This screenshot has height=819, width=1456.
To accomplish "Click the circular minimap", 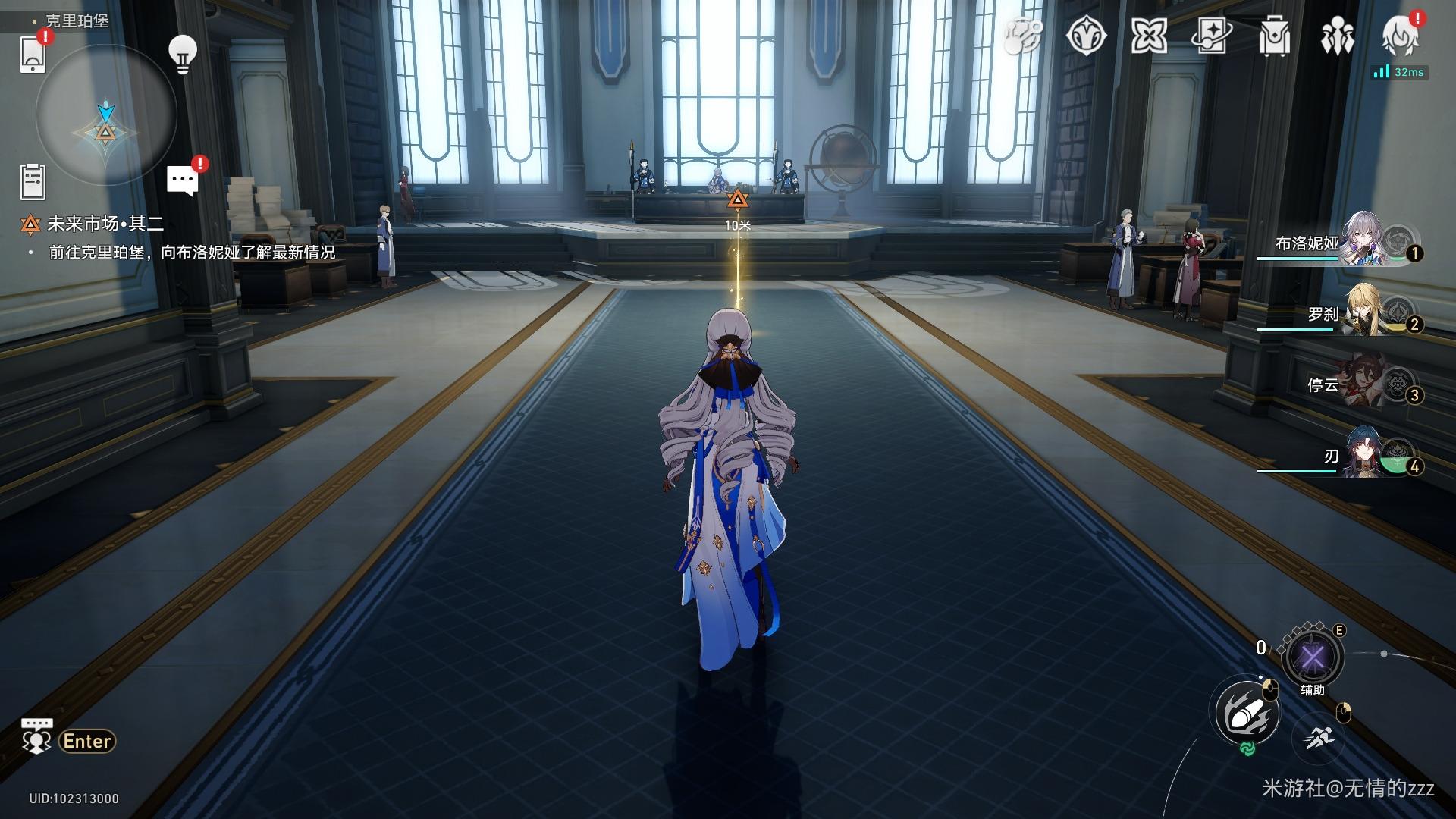I will 106,116.
